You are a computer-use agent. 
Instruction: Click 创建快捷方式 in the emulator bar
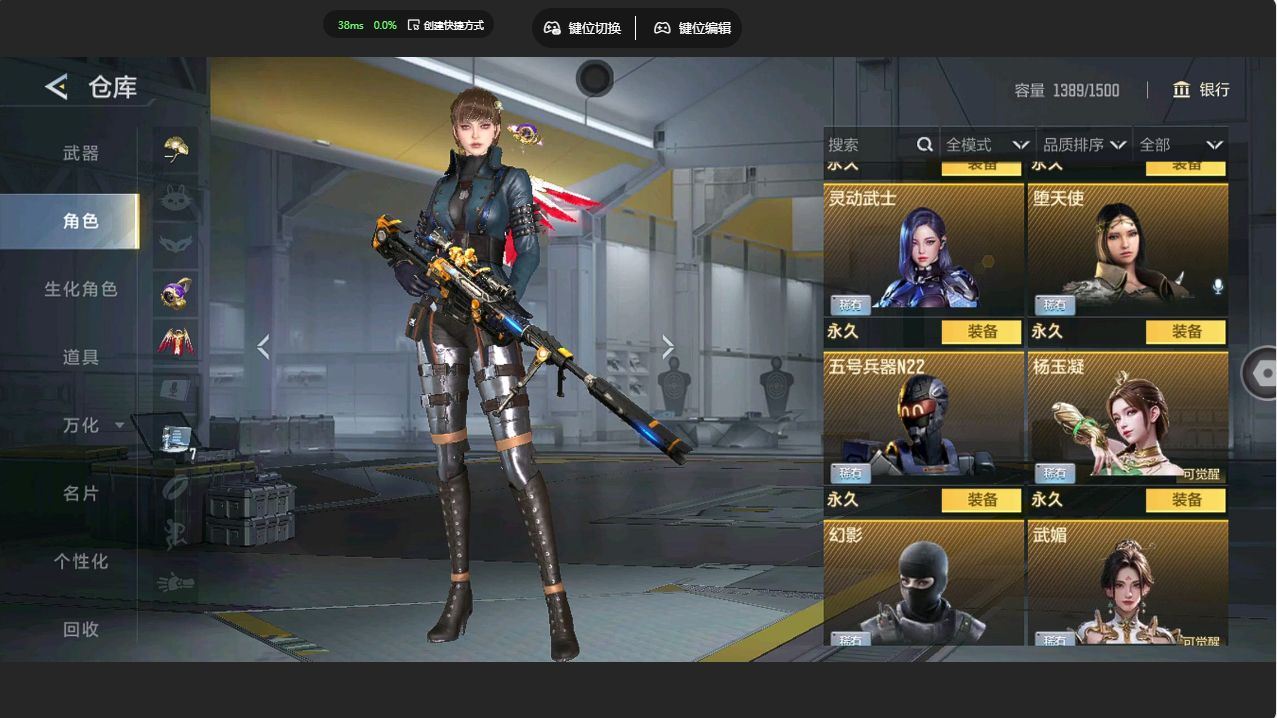[x=446, y=25]
